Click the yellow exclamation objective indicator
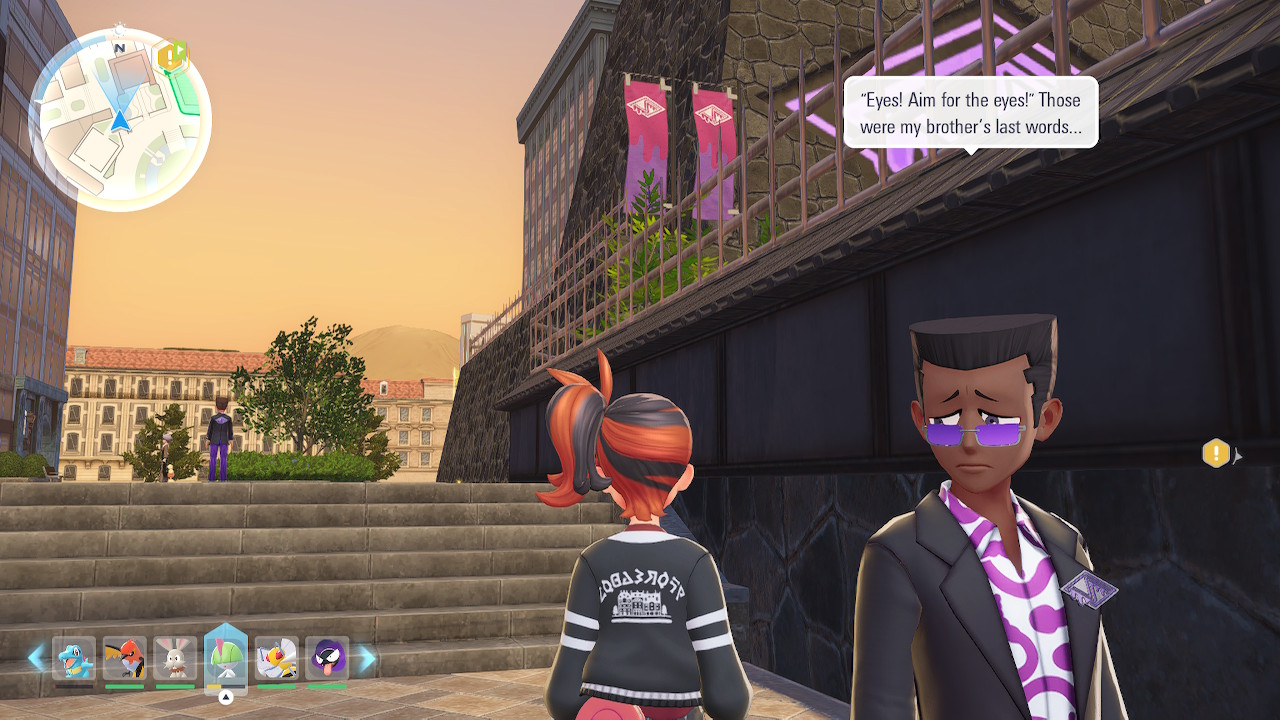Viewport: 1280px width, 720px height. tap(1215, 454)
